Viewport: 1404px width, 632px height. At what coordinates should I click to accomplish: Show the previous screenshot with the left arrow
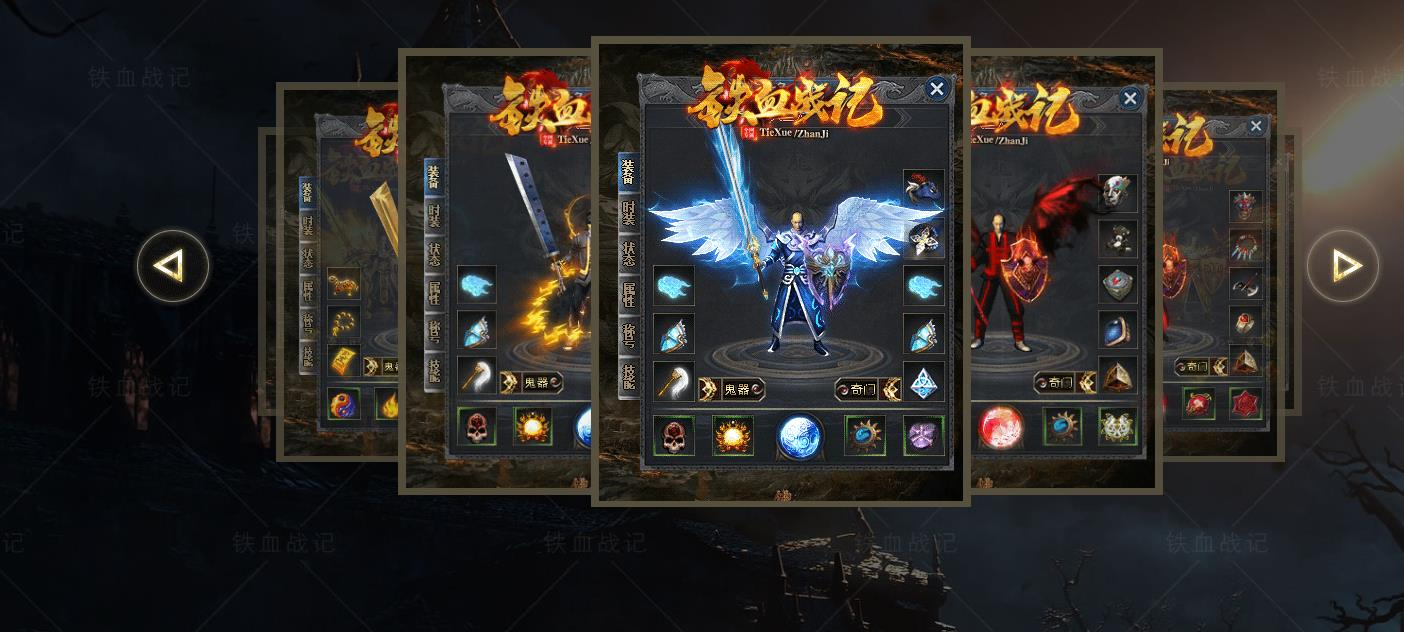[x=173, y=266]
